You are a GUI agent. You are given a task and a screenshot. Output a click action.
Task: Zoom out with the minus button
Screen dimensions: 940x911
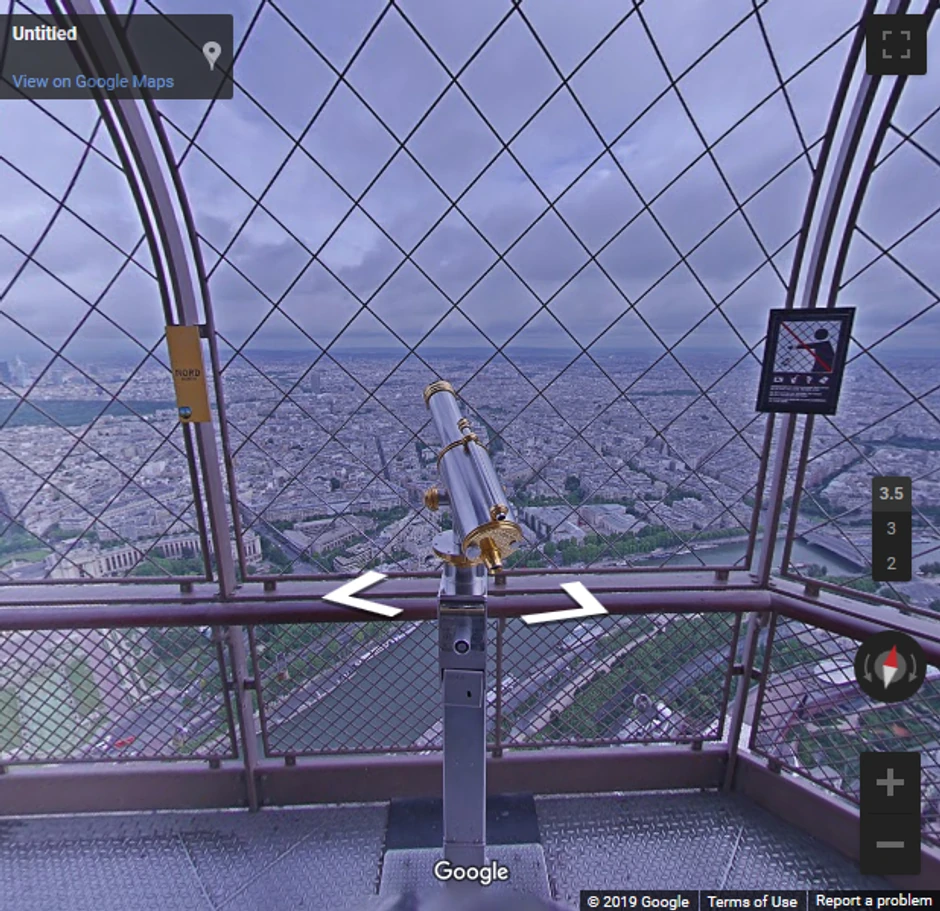889,844
